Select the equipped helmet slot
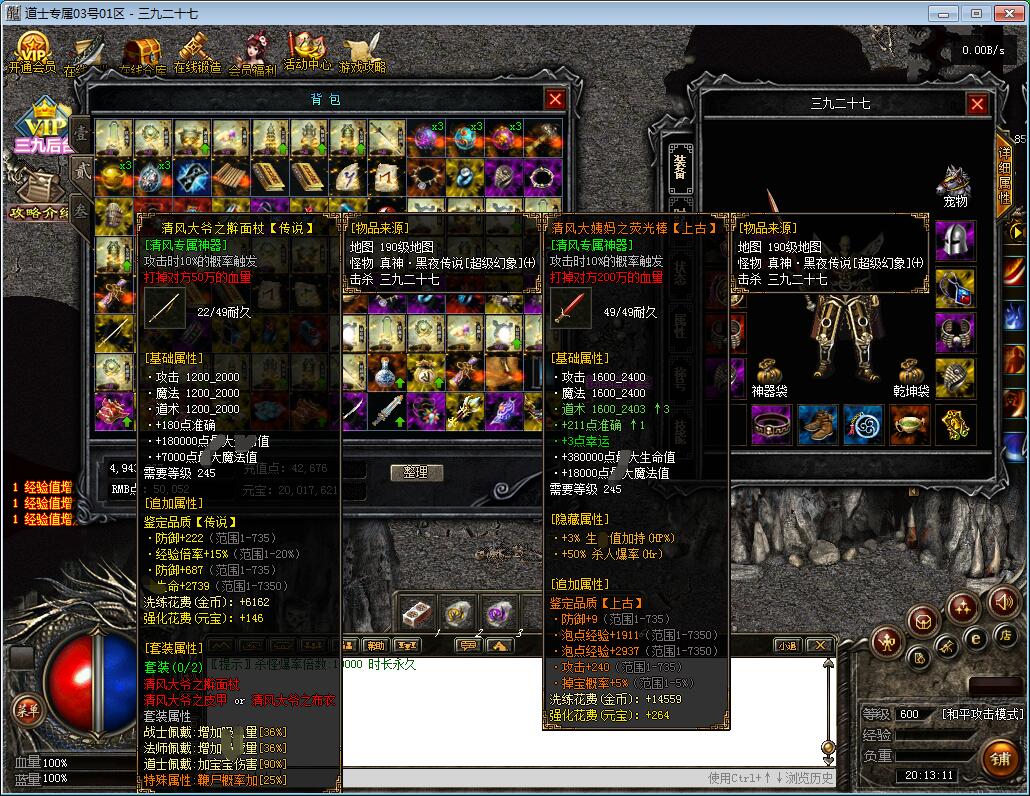 point(956,240)
